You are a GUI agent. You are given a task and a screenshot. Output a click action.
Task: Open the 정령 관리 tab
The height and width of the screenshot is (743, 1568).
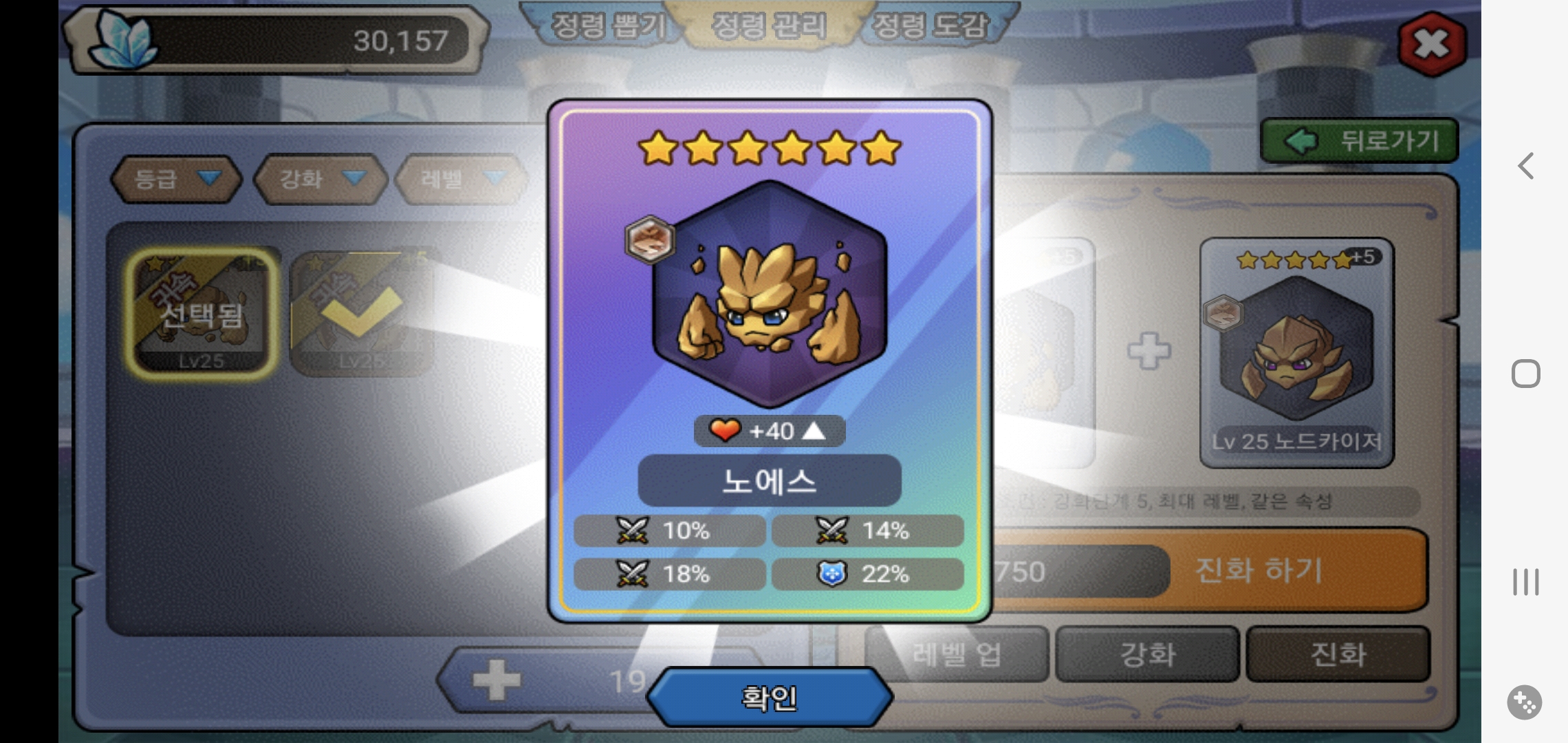pos(768,26)
